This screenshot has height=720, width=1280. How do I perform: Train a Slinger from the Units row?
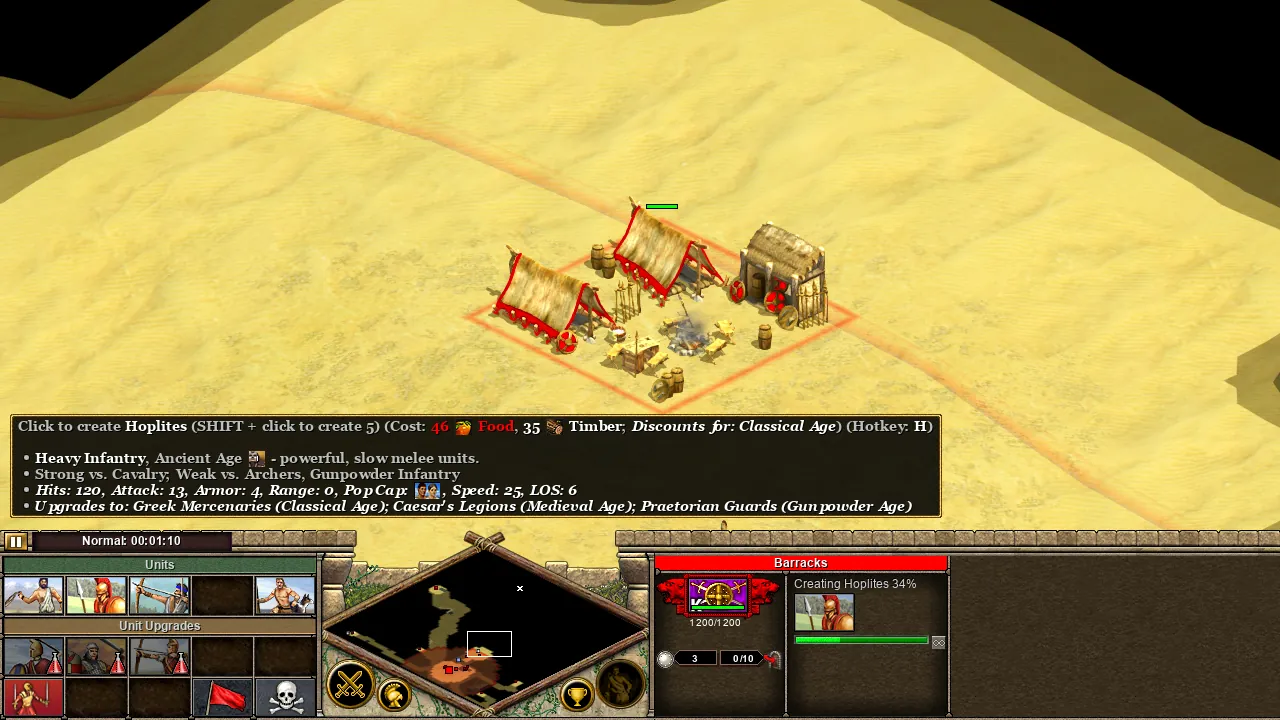click(34, 595)
